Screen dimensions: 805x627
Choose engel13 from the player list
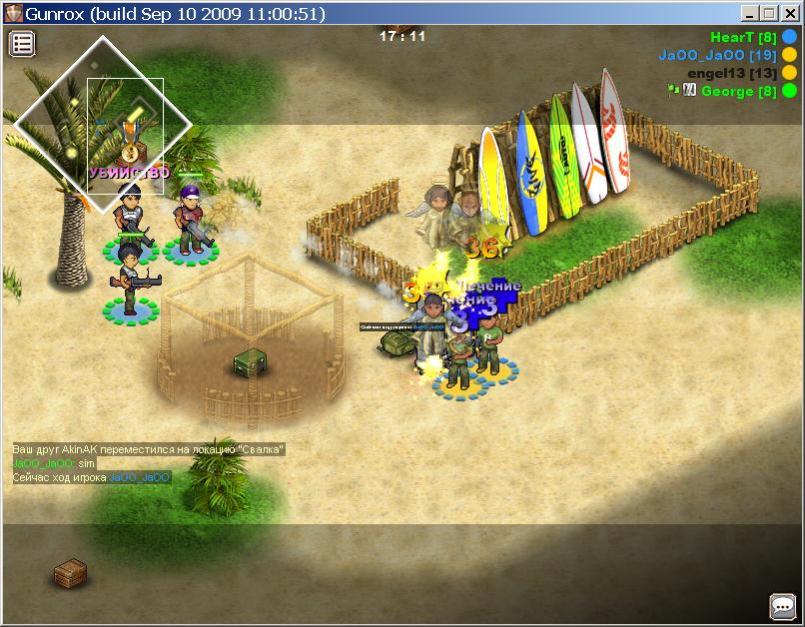tap(731, 73)
